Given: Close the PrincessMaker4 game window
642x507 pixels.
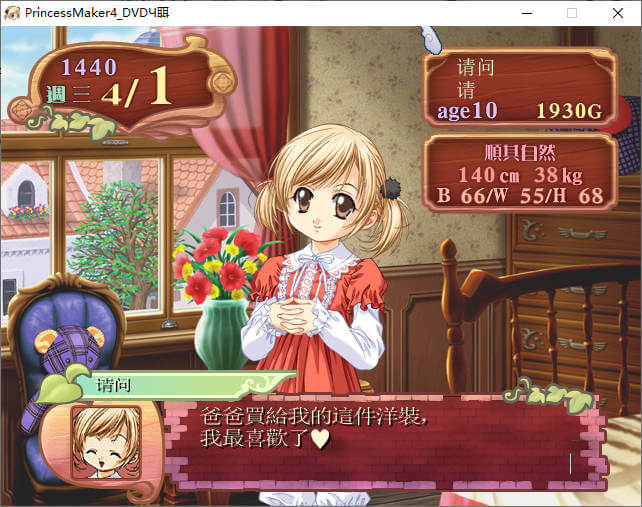Looking at the screenshot, I should [618, 13].
